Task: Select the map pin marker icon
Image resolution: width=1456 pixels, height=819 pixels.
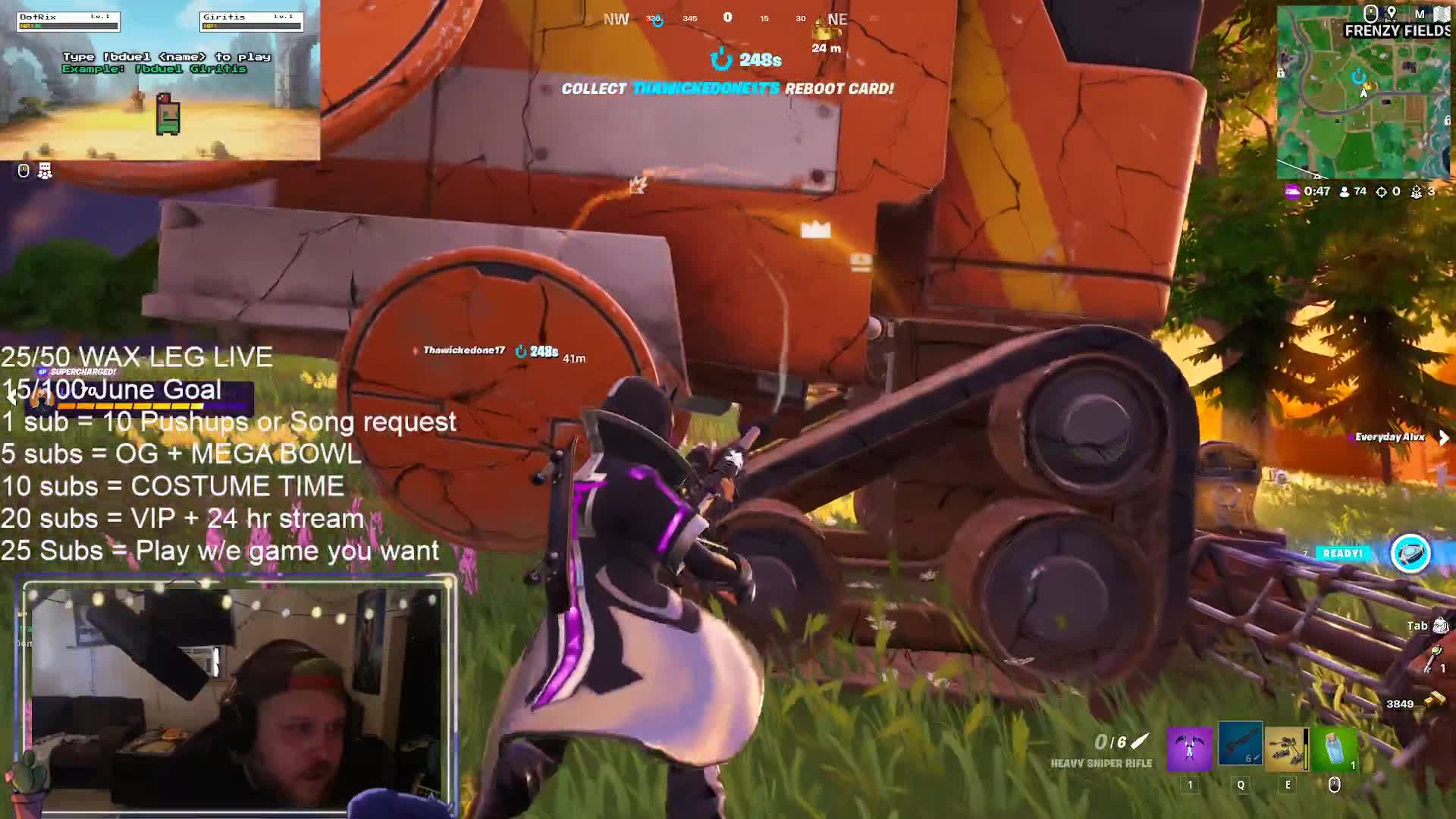Action: [1392, 14]
